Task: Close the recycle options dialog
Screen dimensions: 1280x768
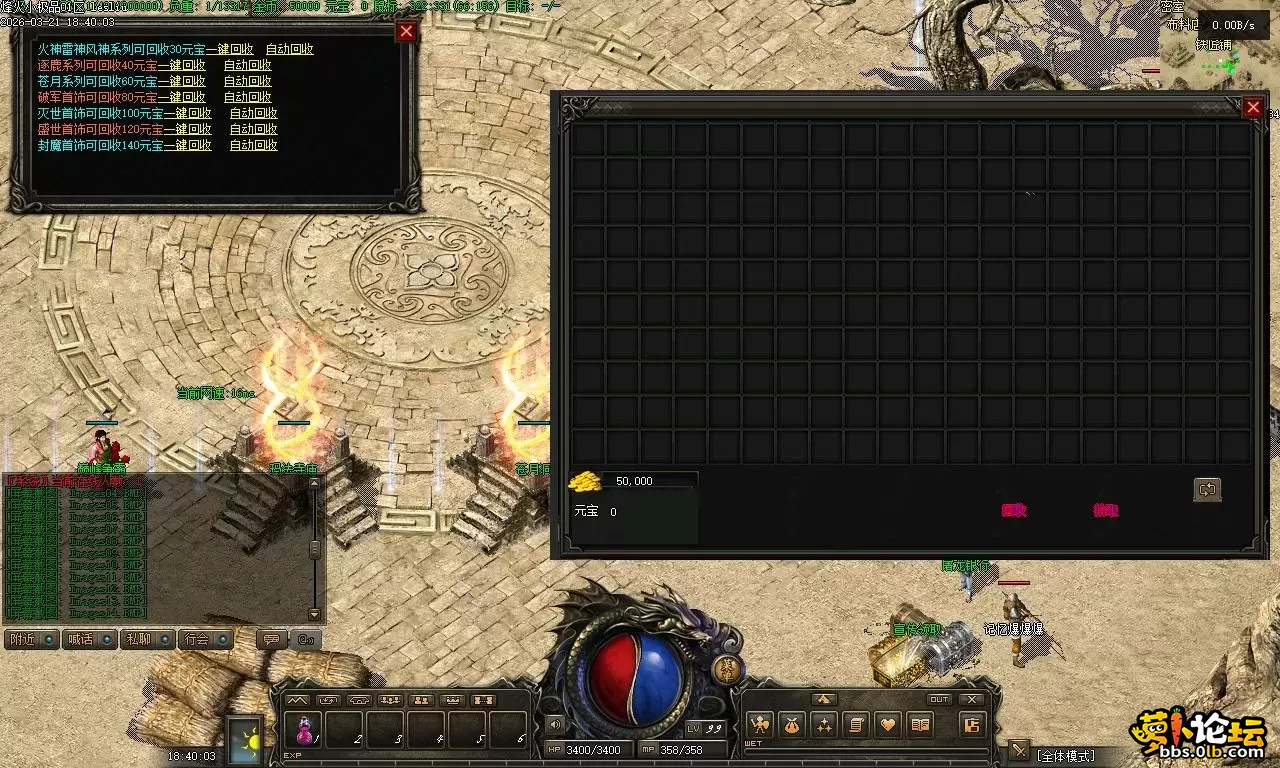Action: point(406,31)
